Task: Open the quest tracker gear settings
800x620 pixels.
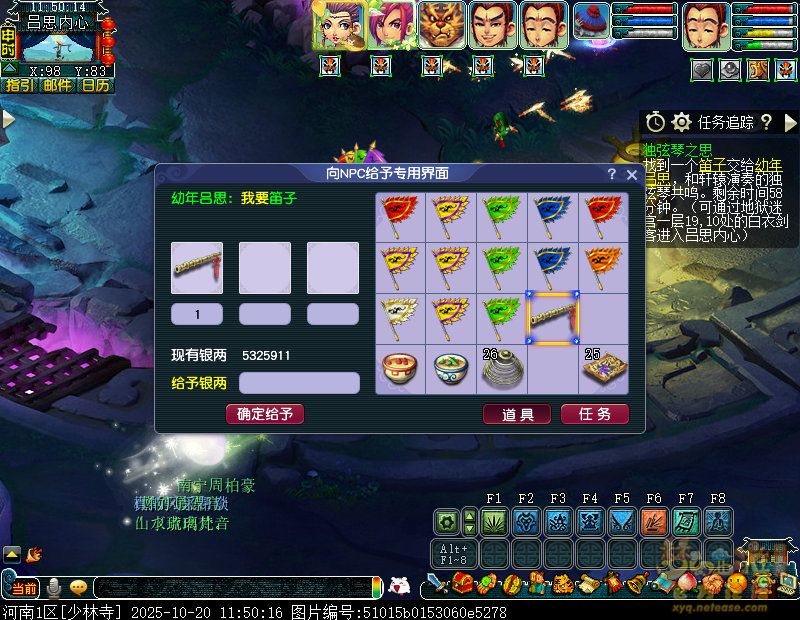Action: click(x=682, y=122)
